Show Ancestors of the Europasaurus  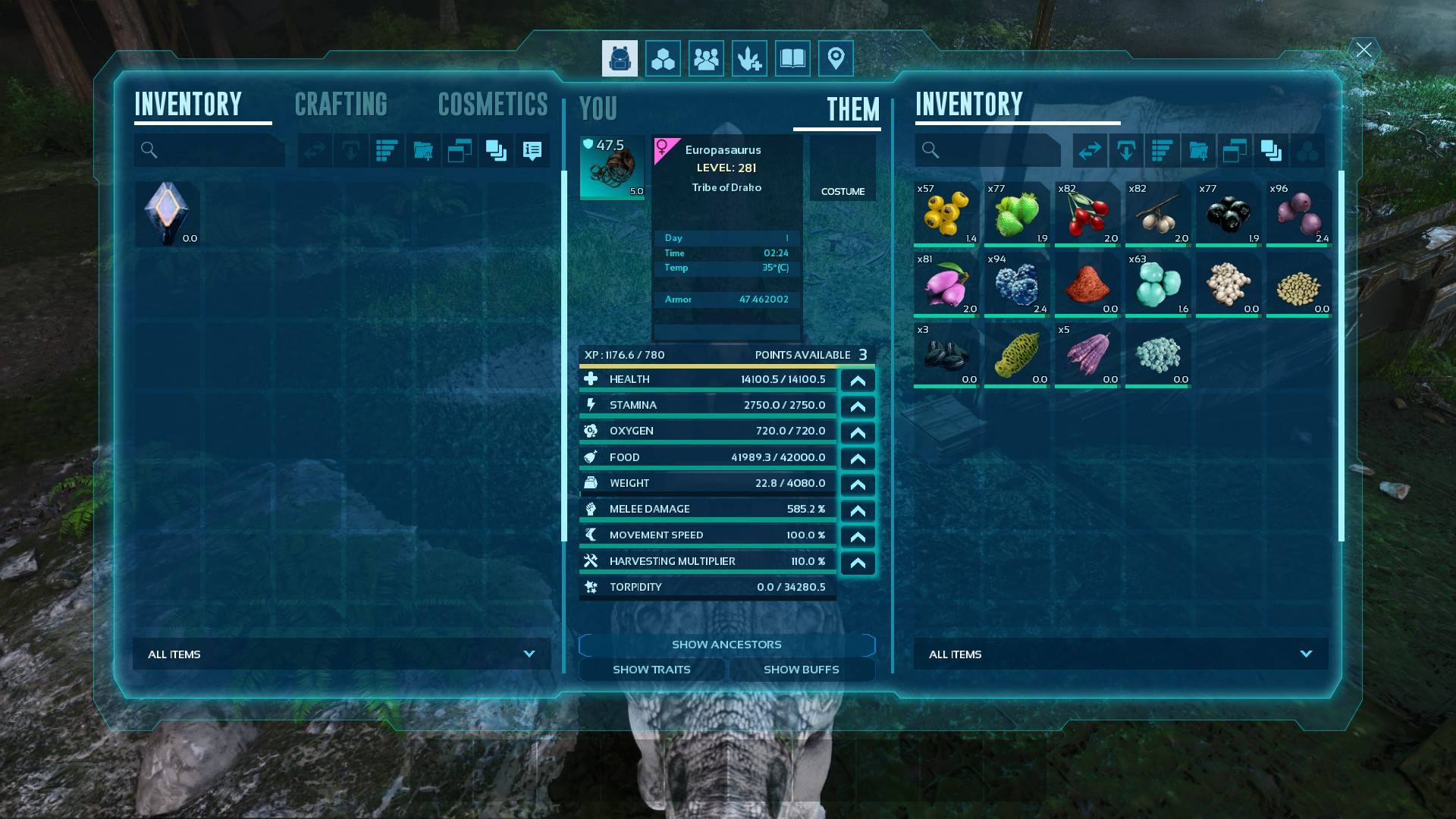point(726,645)
